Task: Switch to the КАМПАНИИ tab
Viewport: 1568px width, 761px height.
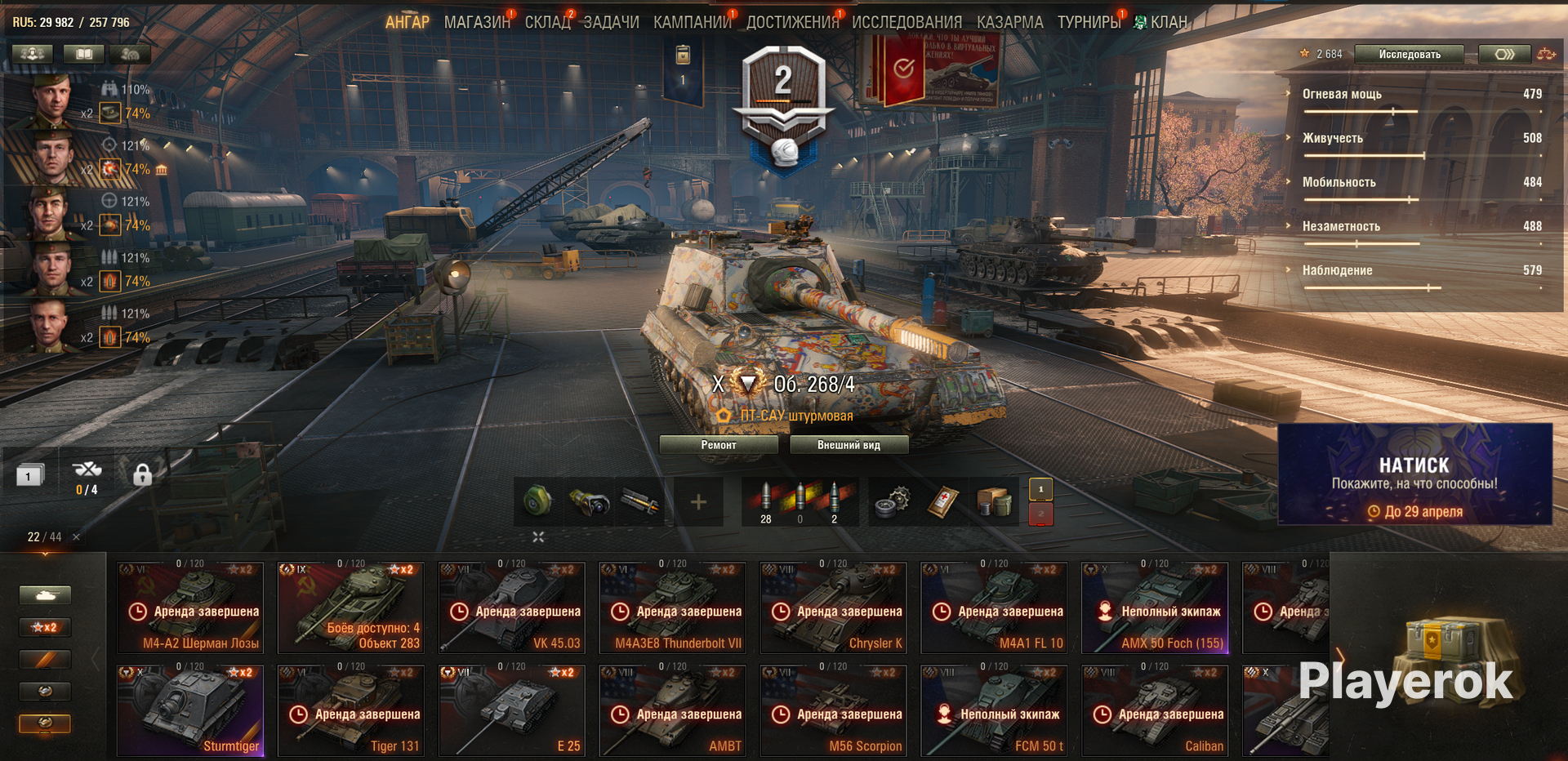Action: [692, 22]
